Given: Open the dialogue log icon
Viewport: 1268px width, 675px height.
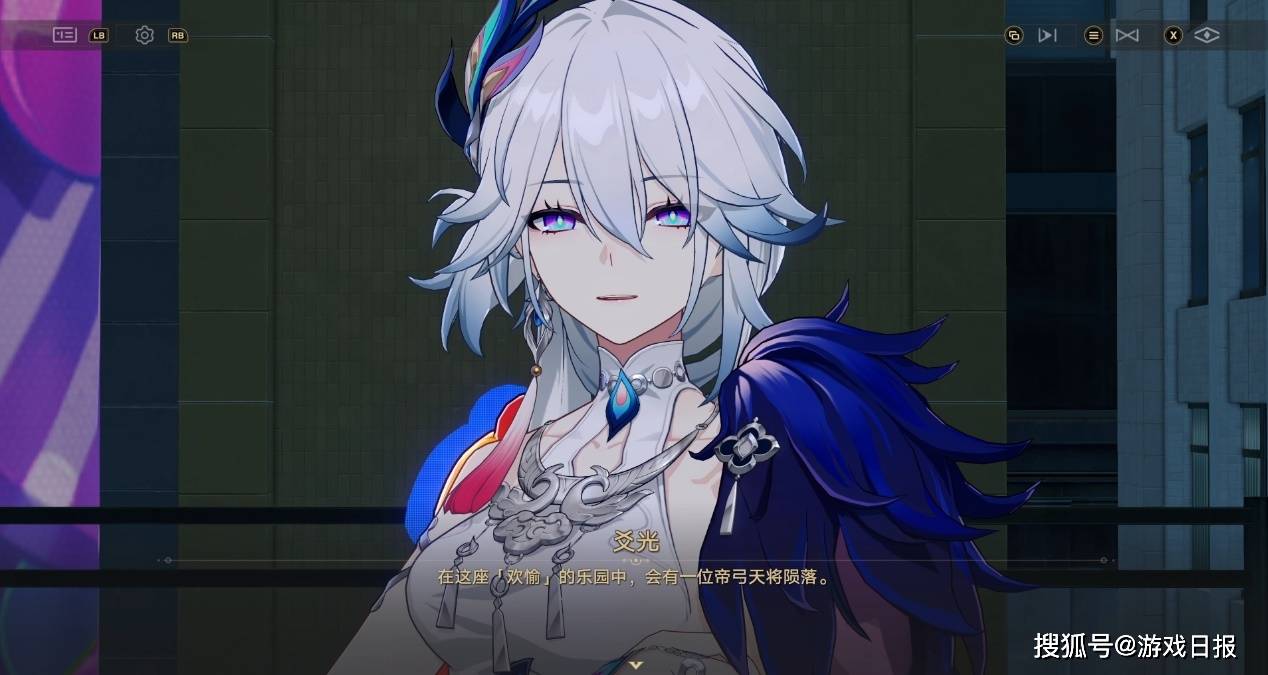Looking at the screenshot, I should pos(1094,36).
